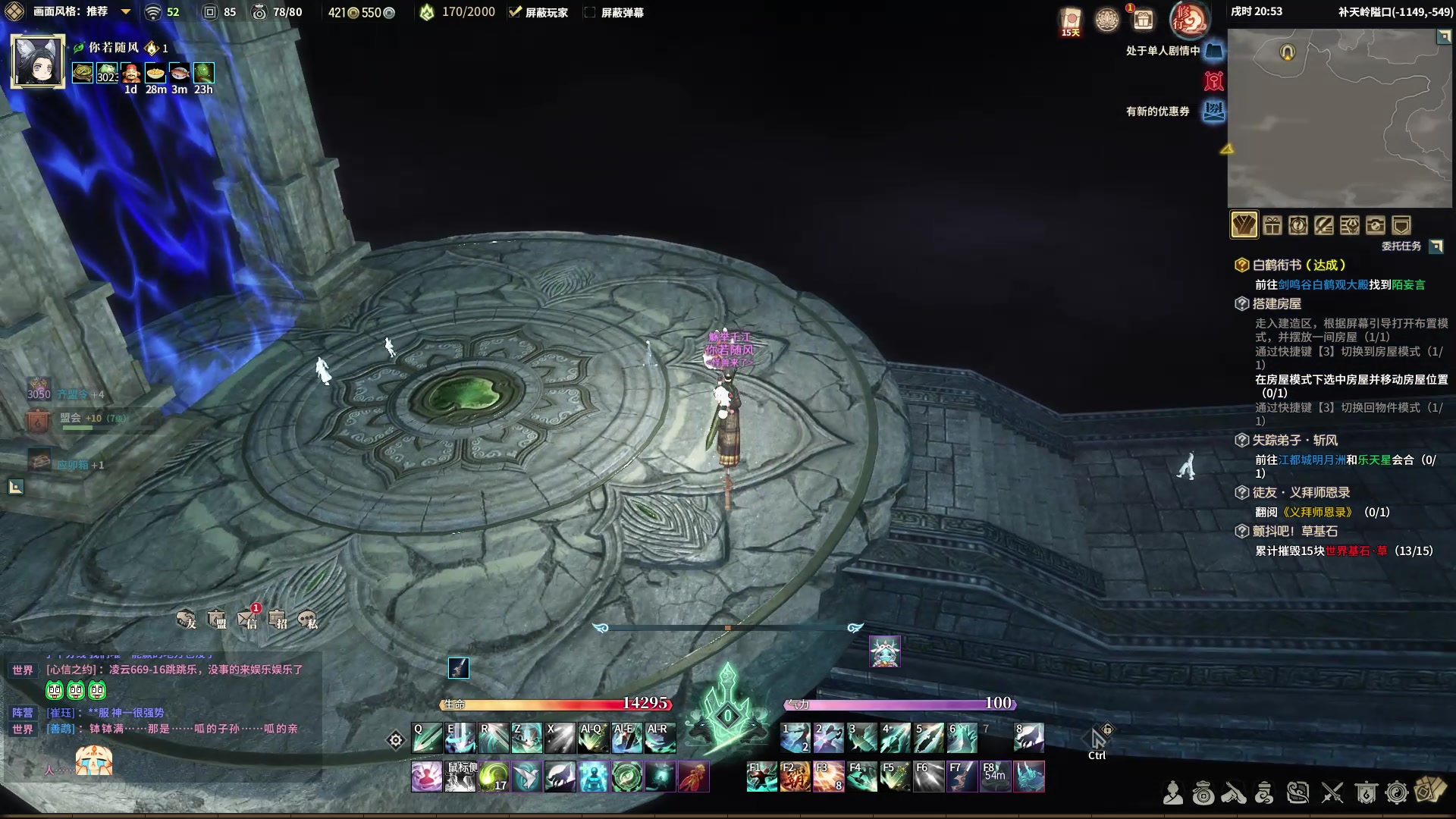This screenshot has height=819, width=1456.
Task: Select the 白鹤衔书 quest entry
Action: 1298,265
